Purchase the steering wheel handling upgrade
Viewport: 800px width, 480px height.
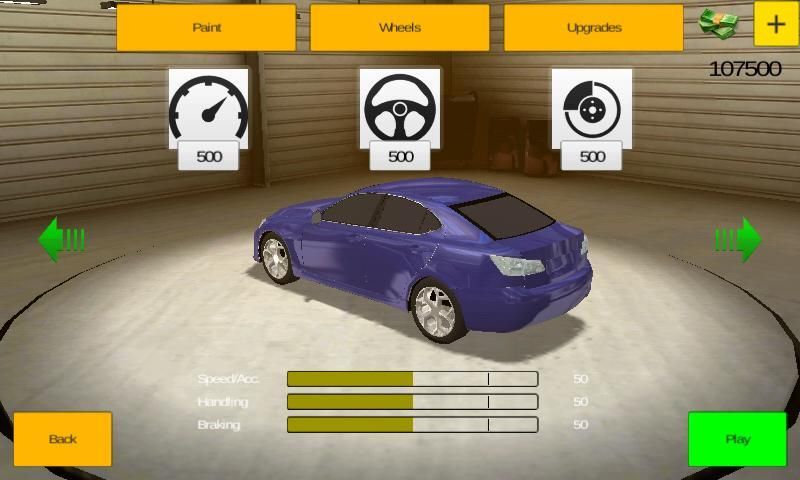click(x=400, y=119)
